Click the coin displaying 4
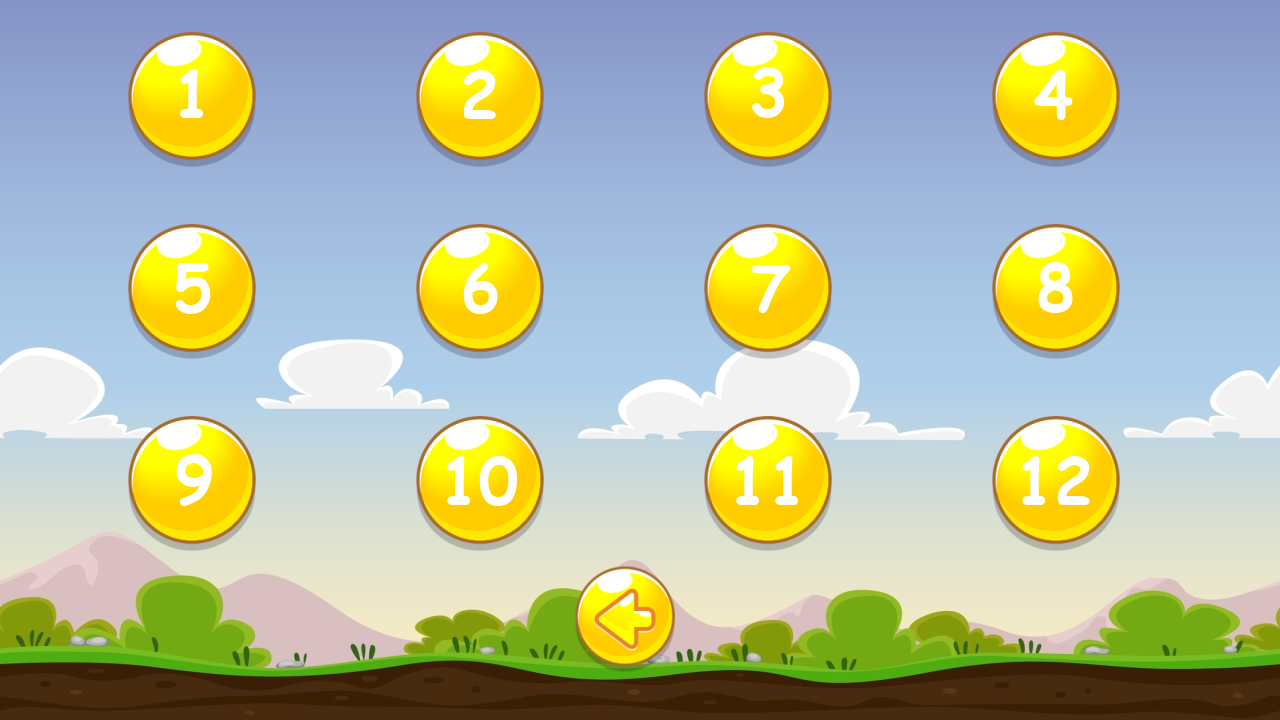1280x720 pixels. (1054, 95)
